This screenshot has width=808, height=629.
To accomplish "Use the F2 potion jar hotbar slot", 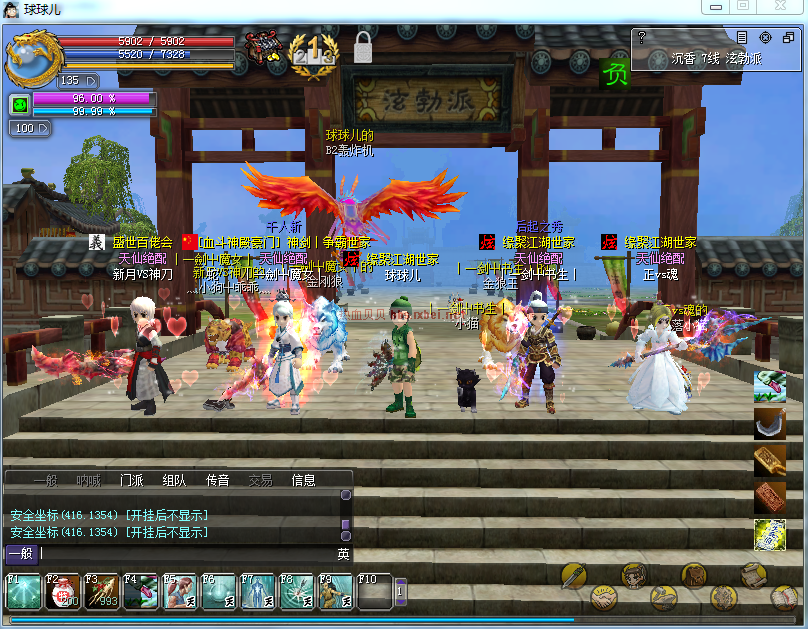I will pos(63,592).
